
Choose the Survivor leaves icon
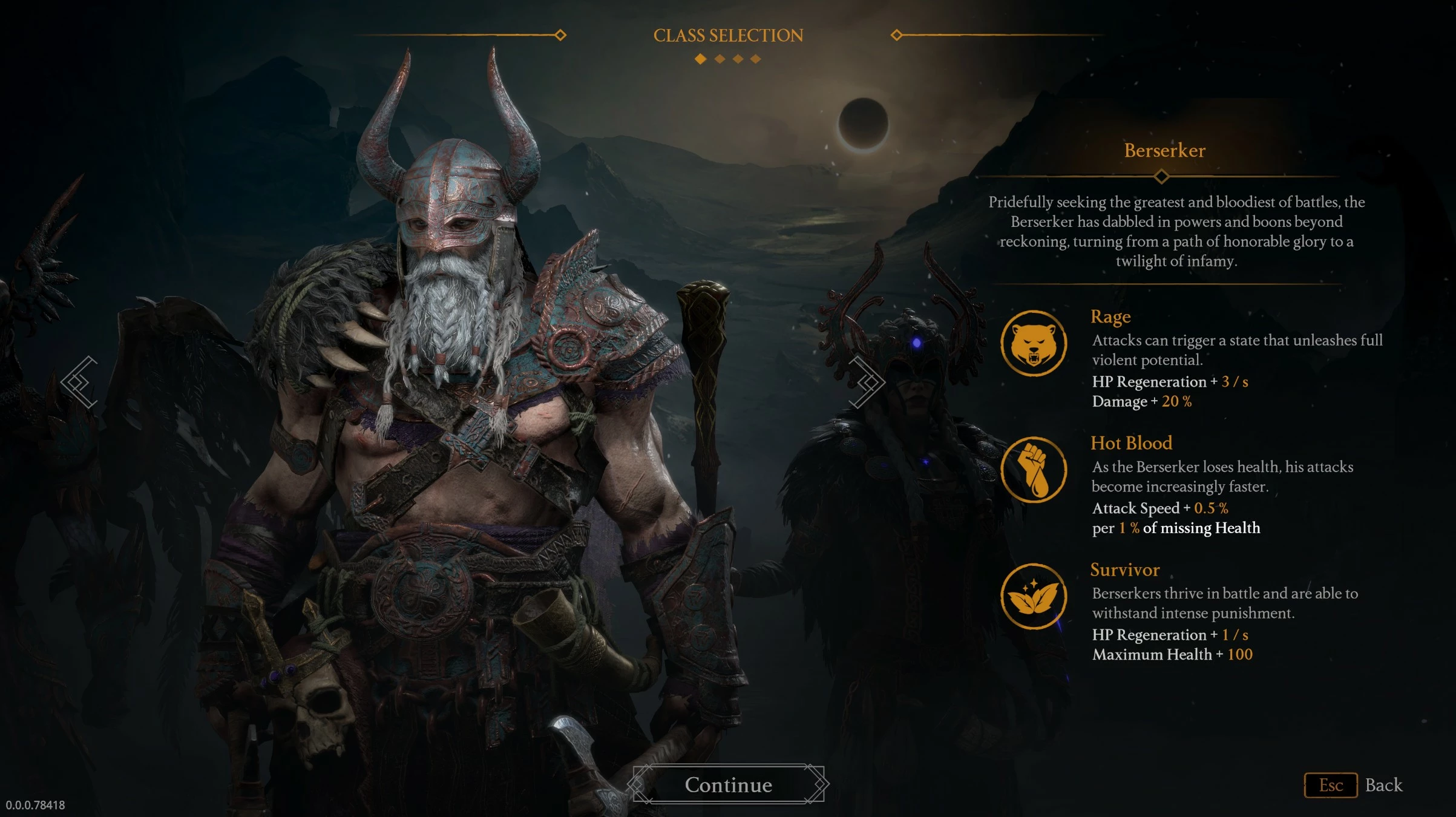pyautogui.click(x=1033, y=596)
